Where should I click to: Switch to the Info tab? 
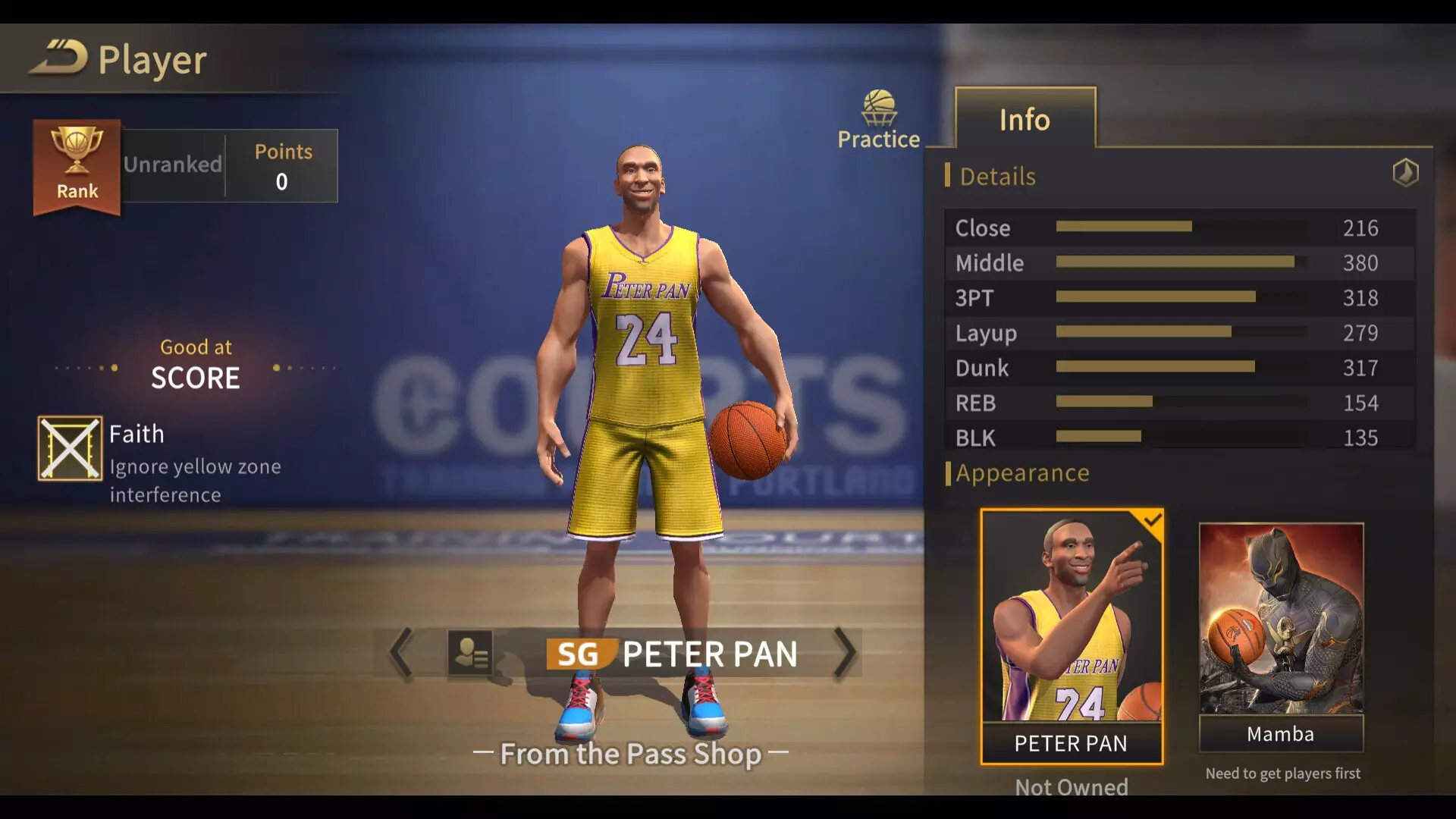point(1025,119)
